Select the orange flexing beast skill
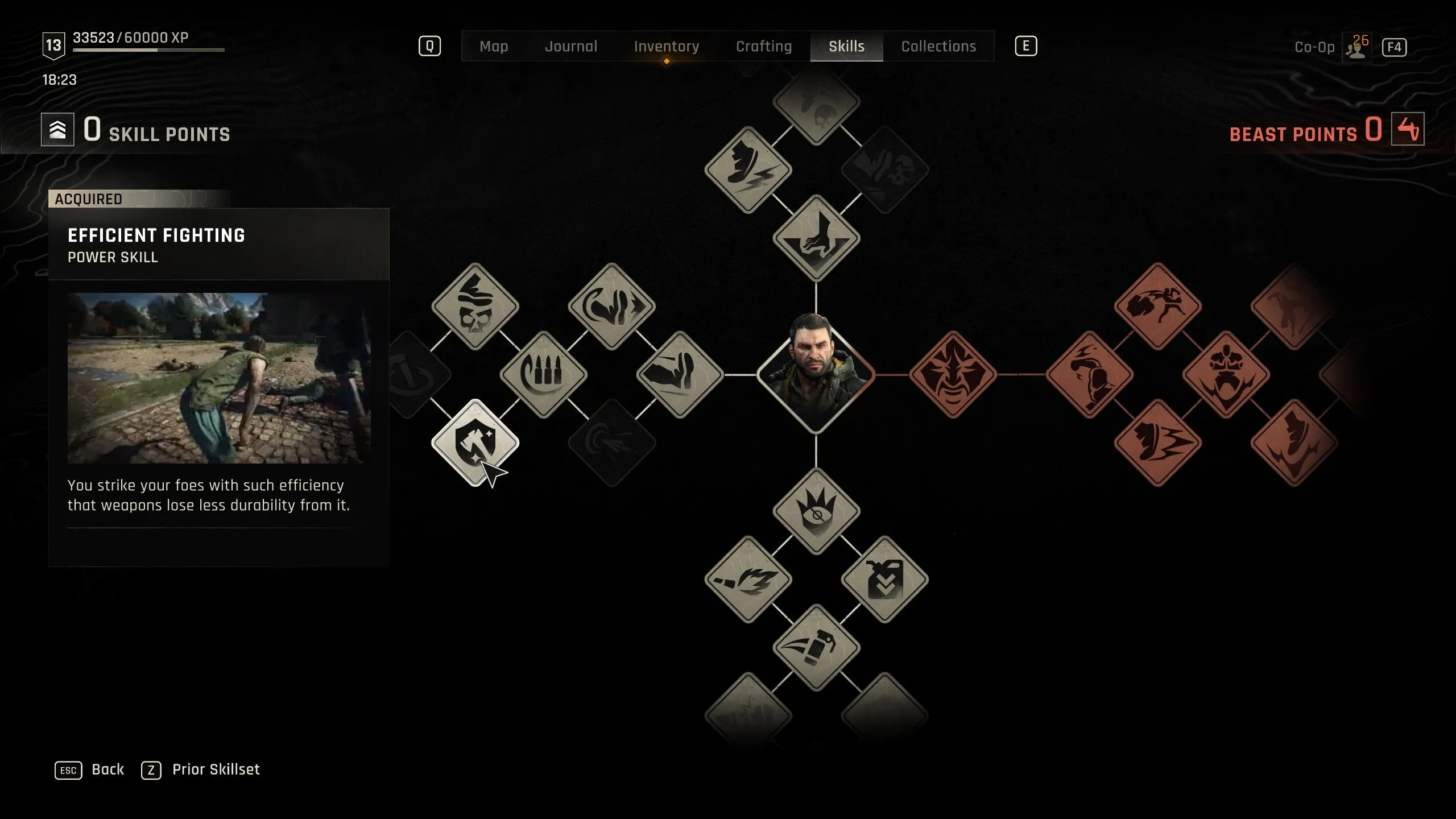The height and width of the screenshot is (819, 1456). (1226, 374)
